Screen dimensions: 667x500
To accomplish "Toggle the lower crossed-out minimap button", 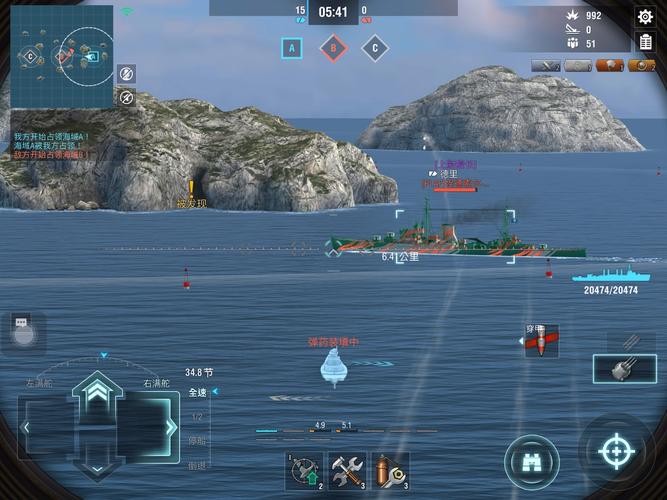I will pos(126,97).
